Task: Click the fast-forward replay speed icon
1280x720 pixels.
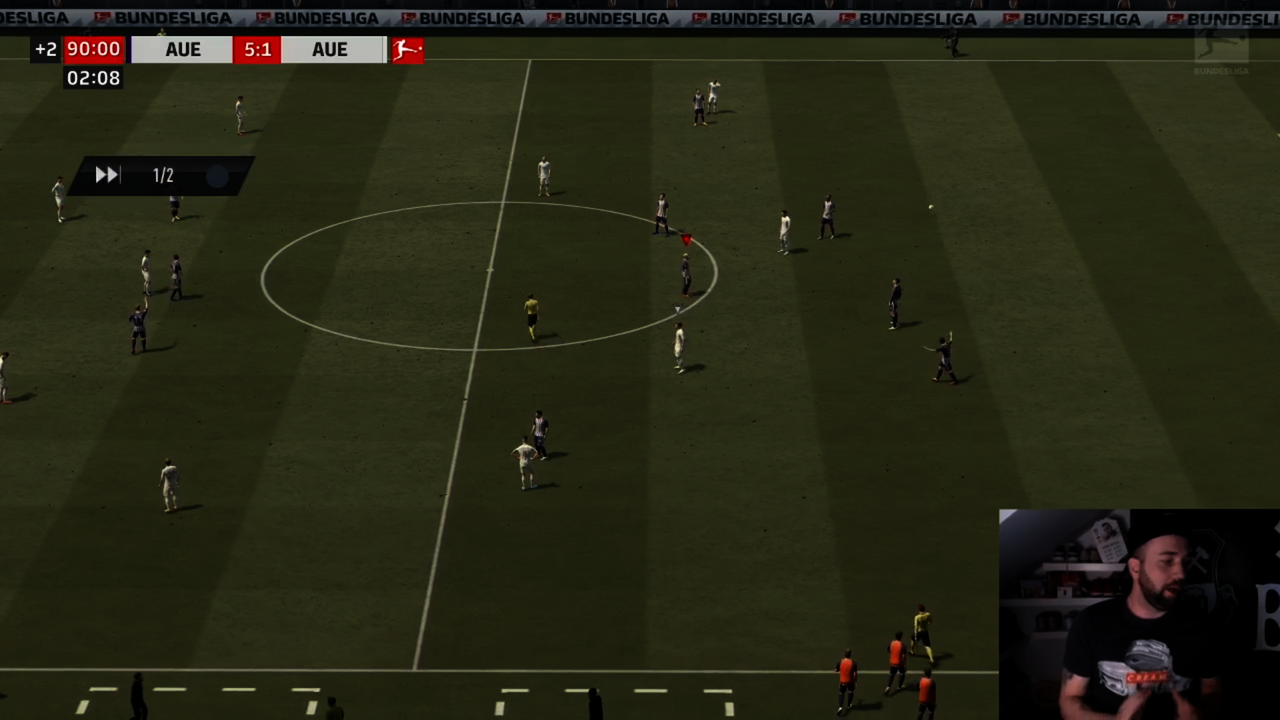Action: 107,176
